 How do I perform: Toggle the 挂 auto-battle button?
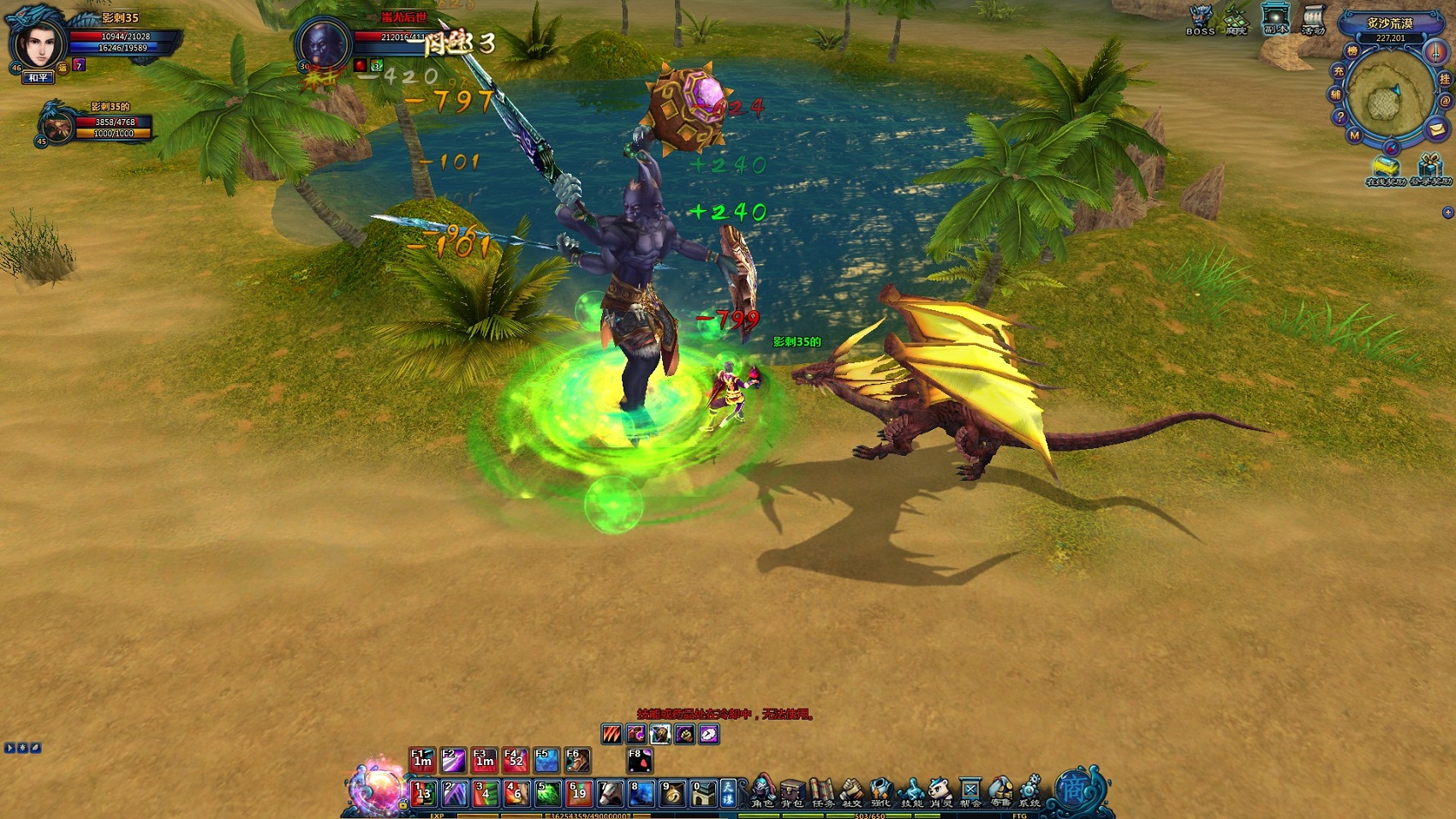coord(1444,79)
